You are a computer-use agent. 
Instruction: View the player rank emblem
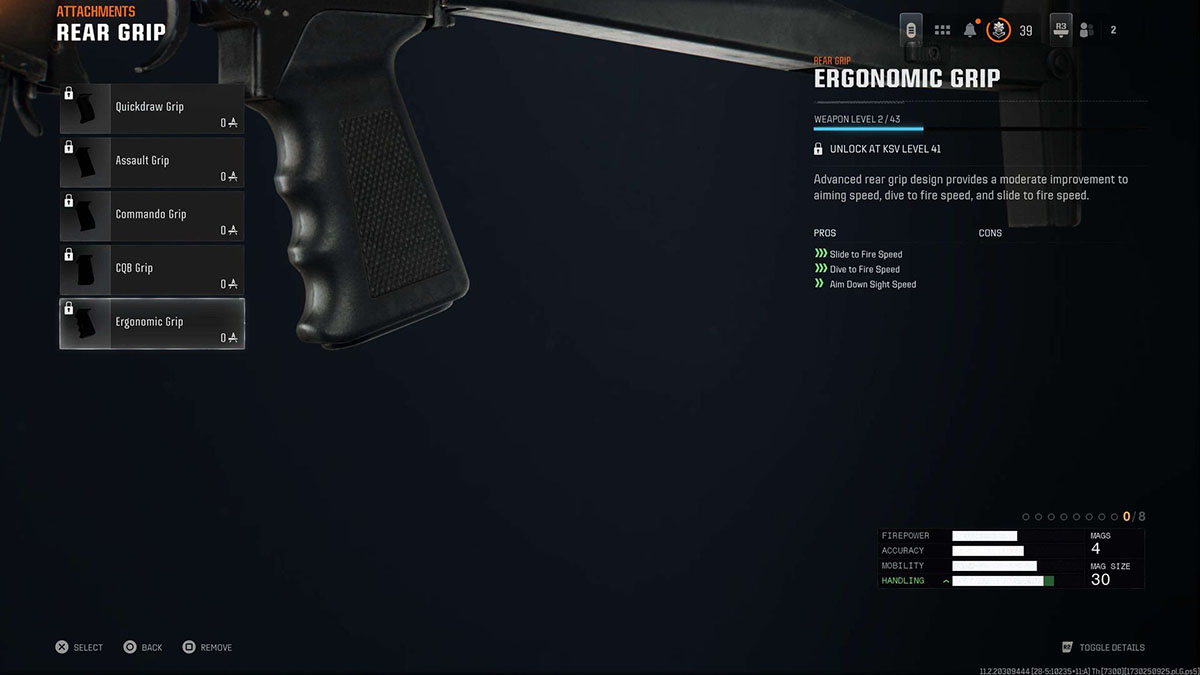click(x=998, y=30)
